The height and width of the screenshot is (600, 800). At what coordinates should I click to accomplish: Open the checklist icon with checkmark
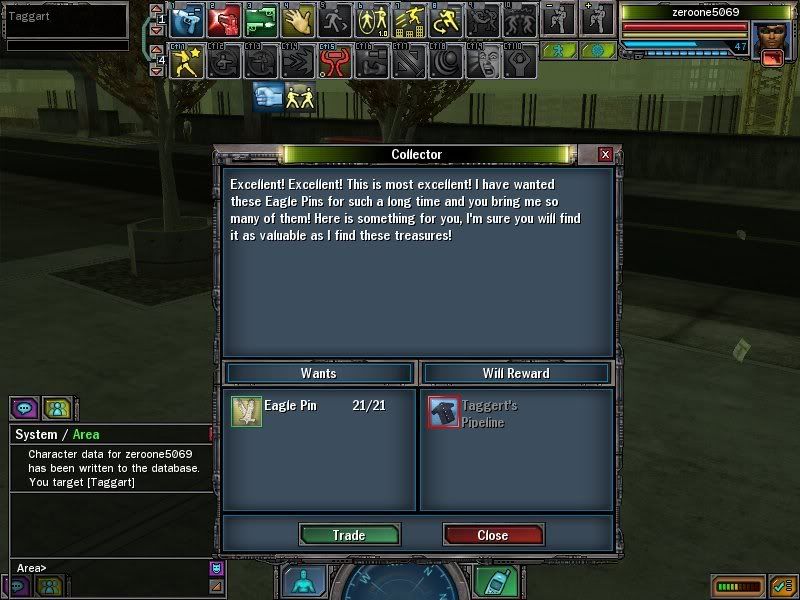(x=782, y=585)
